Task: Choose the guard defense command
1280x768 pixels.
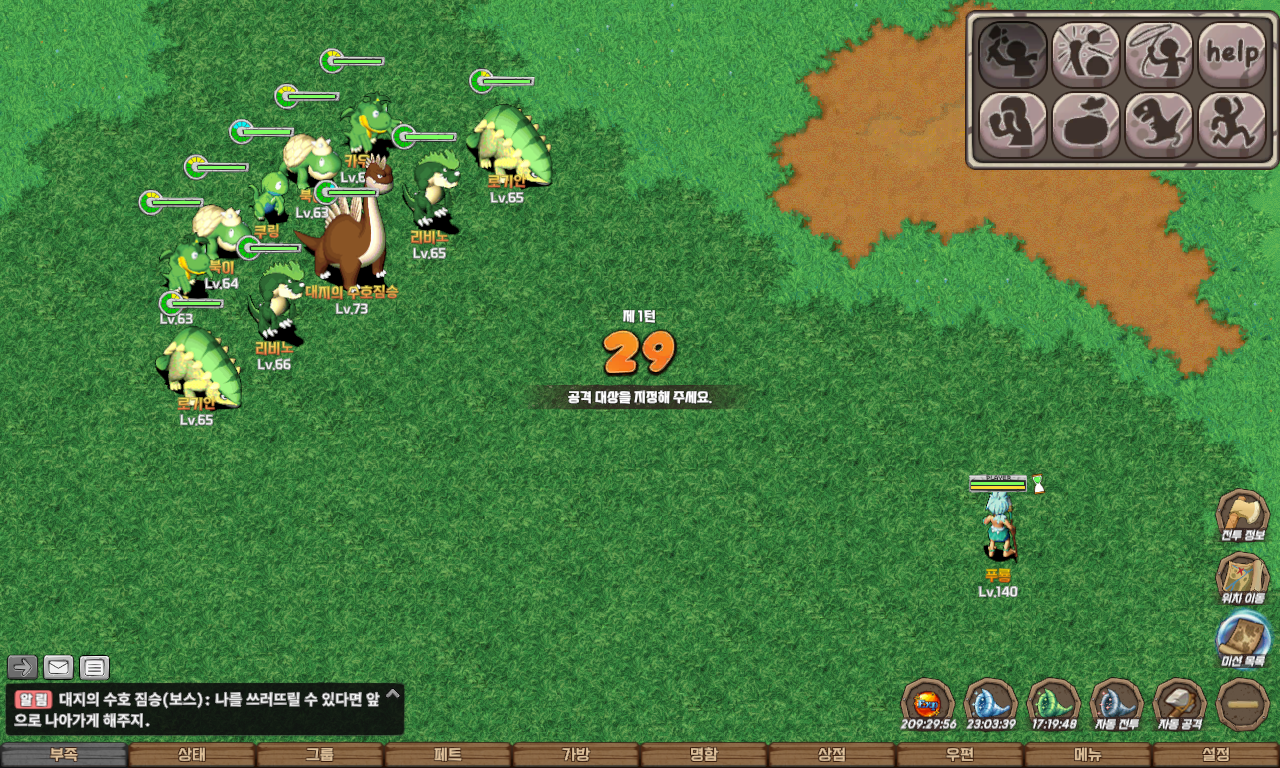Action: tap(1013, 126)
